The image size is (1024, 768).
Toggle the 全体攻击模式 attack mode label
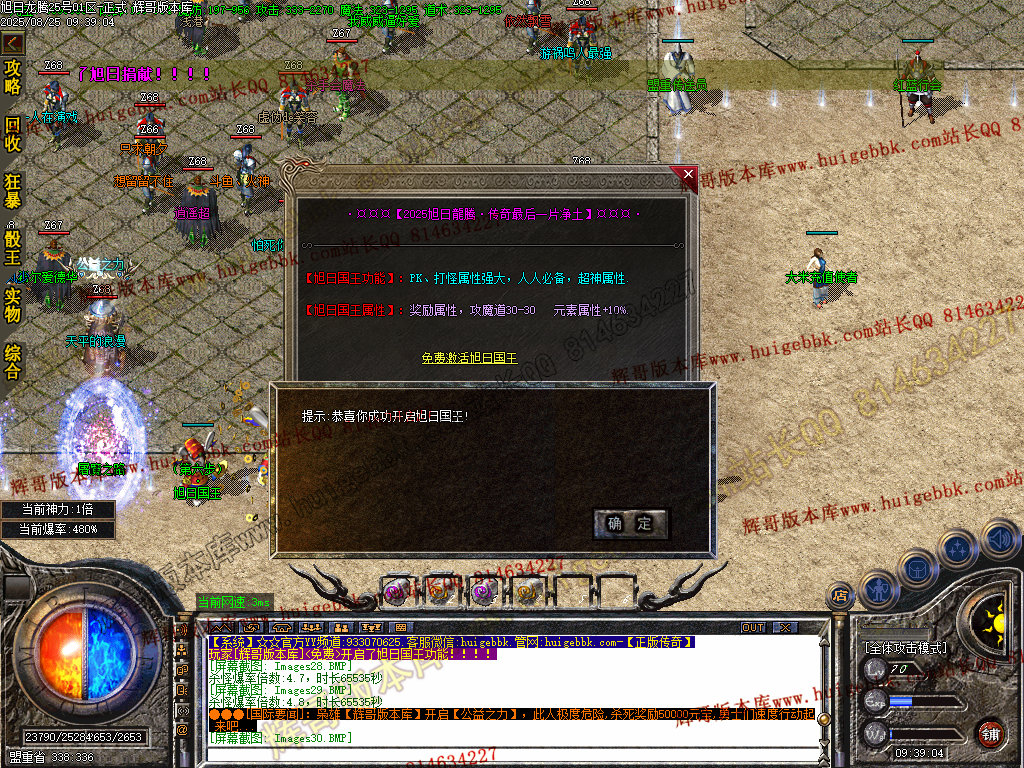pos(904,648)
